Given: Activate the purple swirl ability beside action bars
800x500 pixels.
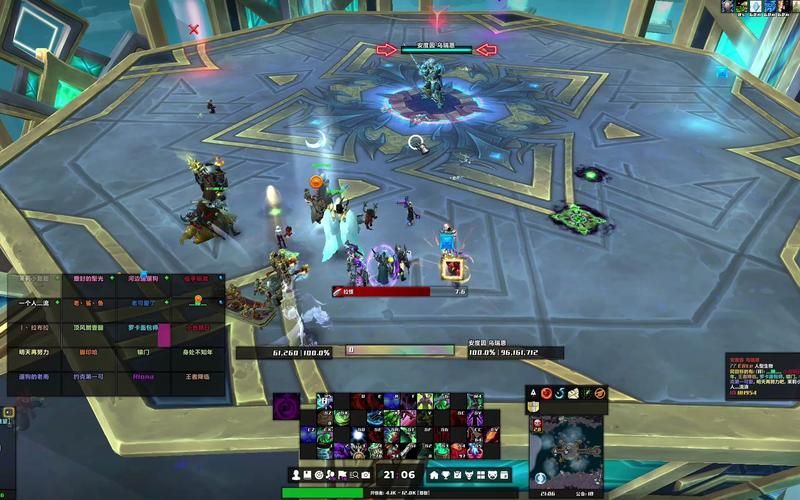Looking at the screenshot, I should 285,408.
